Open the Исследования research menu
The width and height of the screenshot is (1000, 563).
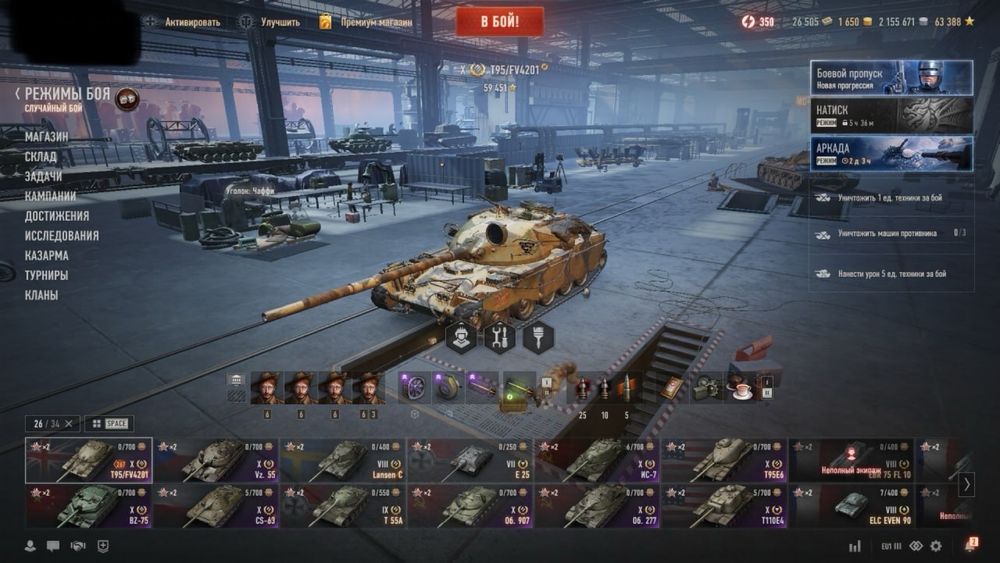62,235
